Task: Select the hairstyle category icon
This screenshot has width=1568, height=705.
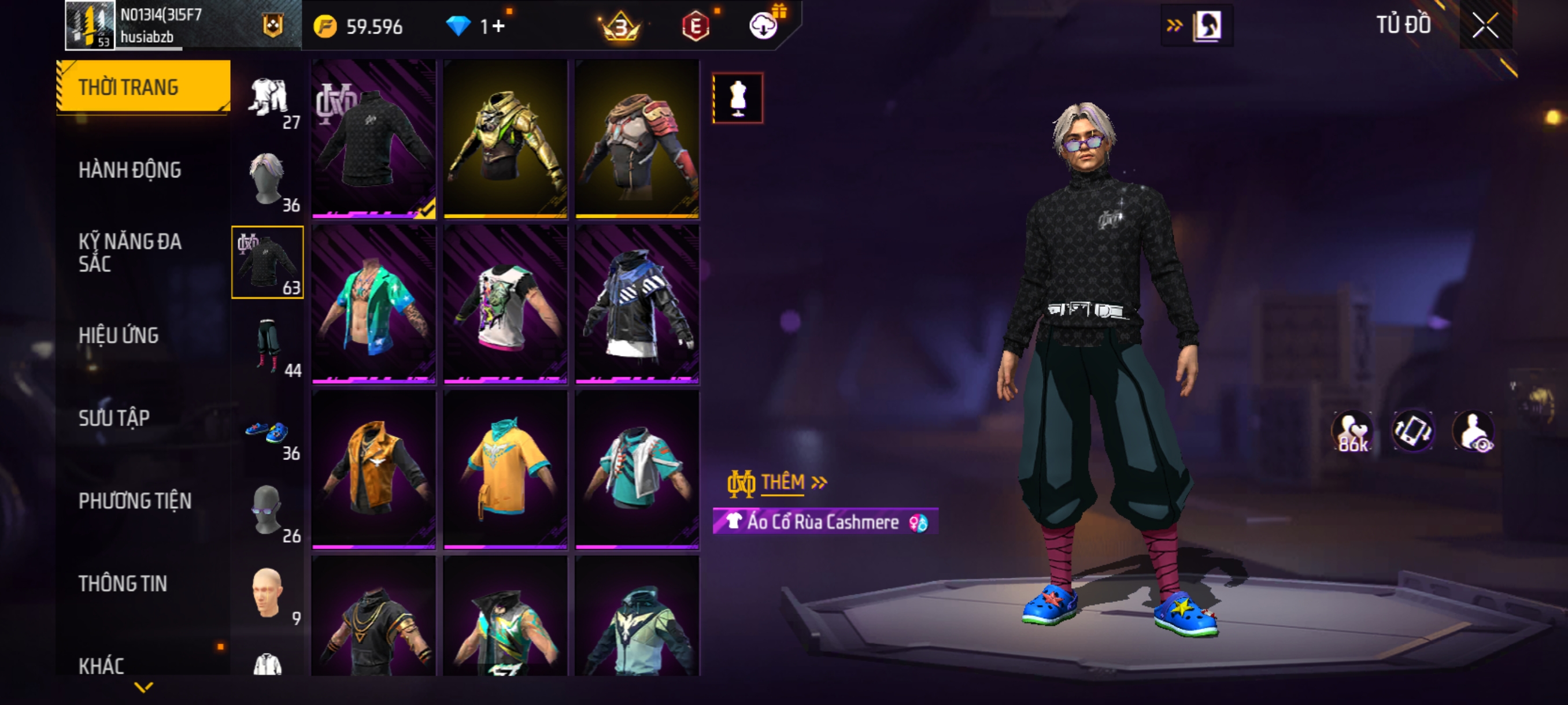Action: (268, 180)
